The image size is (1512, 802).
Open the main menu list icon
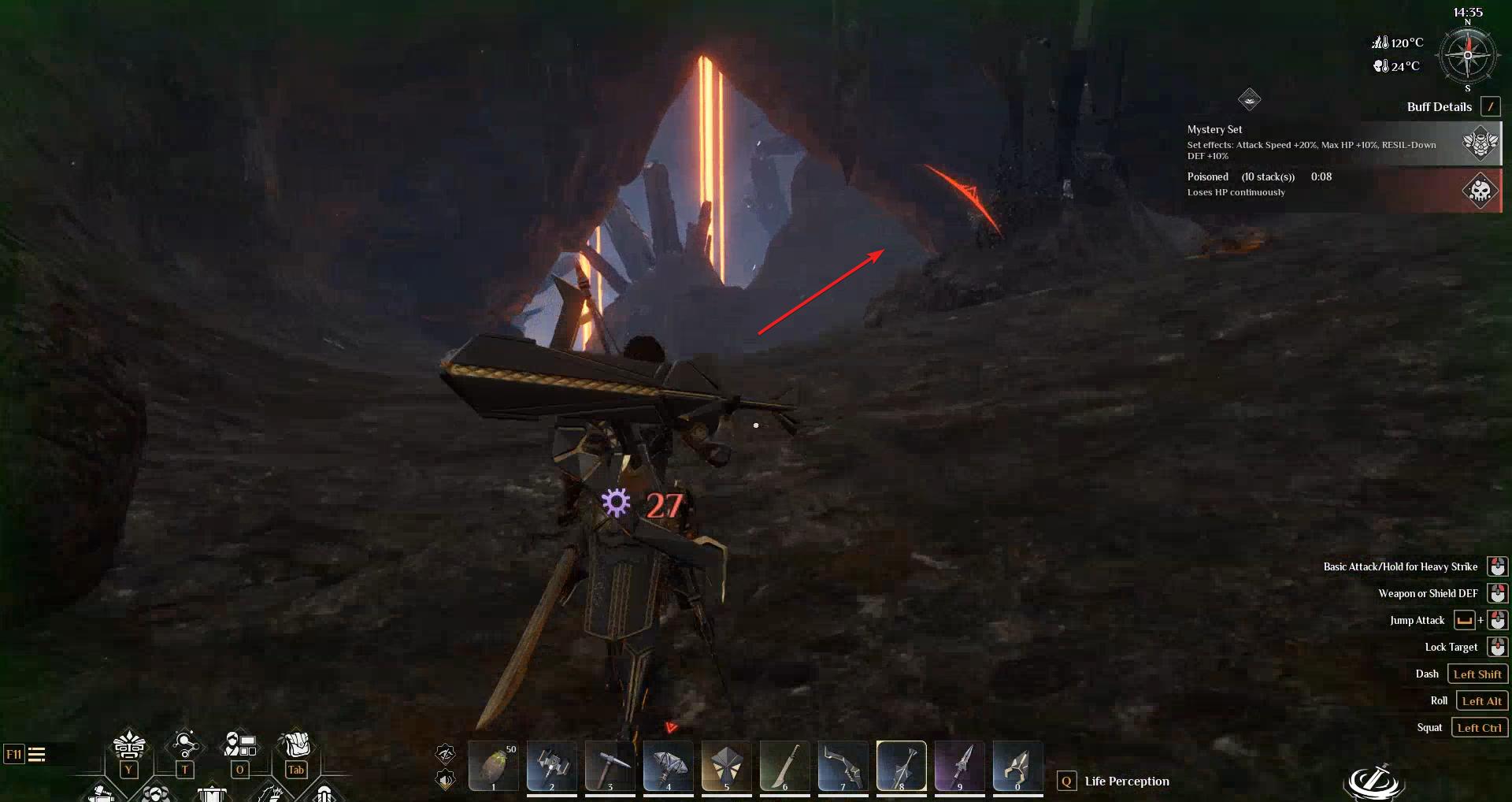coord(36,755)
